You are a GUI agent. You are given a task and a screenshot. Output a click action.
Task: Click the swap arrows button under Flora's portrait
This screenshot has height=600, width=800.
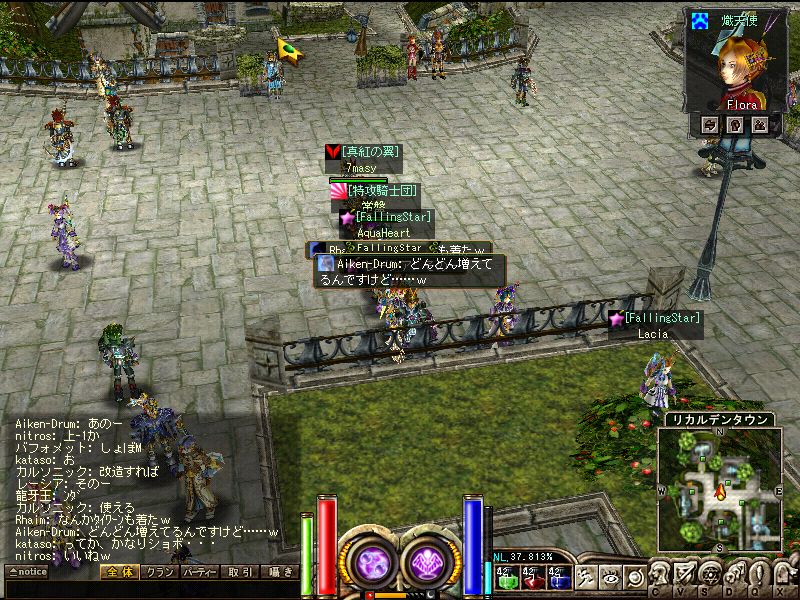710,124
